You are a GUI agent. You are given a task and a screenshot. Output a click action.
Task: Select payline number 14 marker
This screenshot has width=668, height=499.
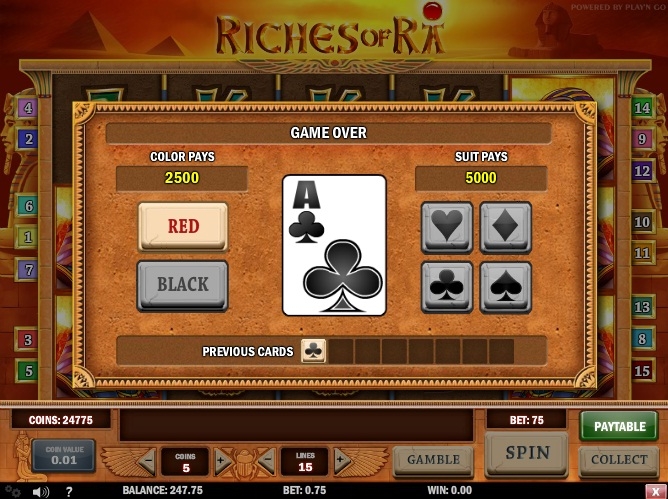tap(643, 108)
